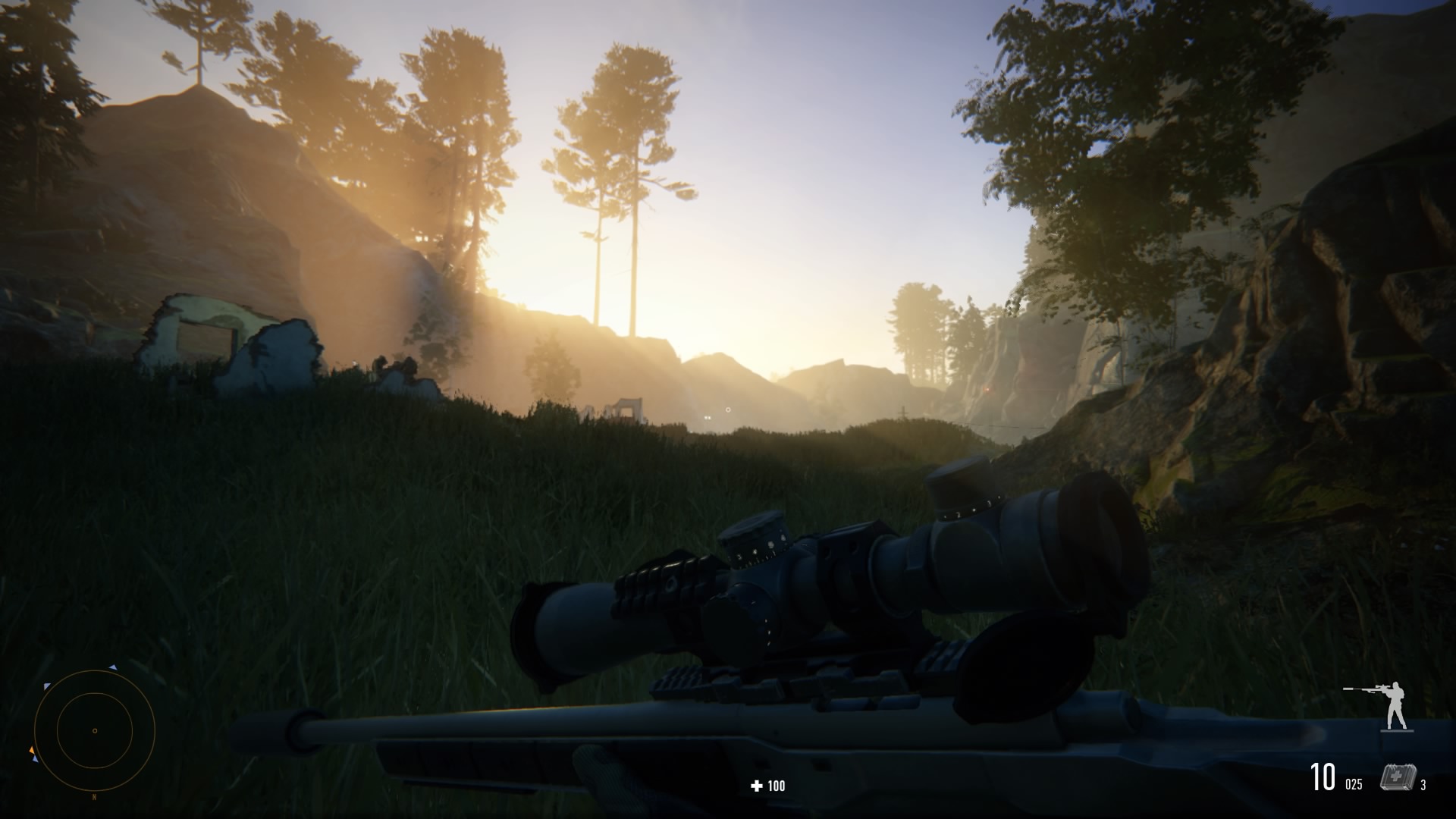1456x819 pixels.
Task: Click the standing sniper stance icon
Action: coord(1396,702)
